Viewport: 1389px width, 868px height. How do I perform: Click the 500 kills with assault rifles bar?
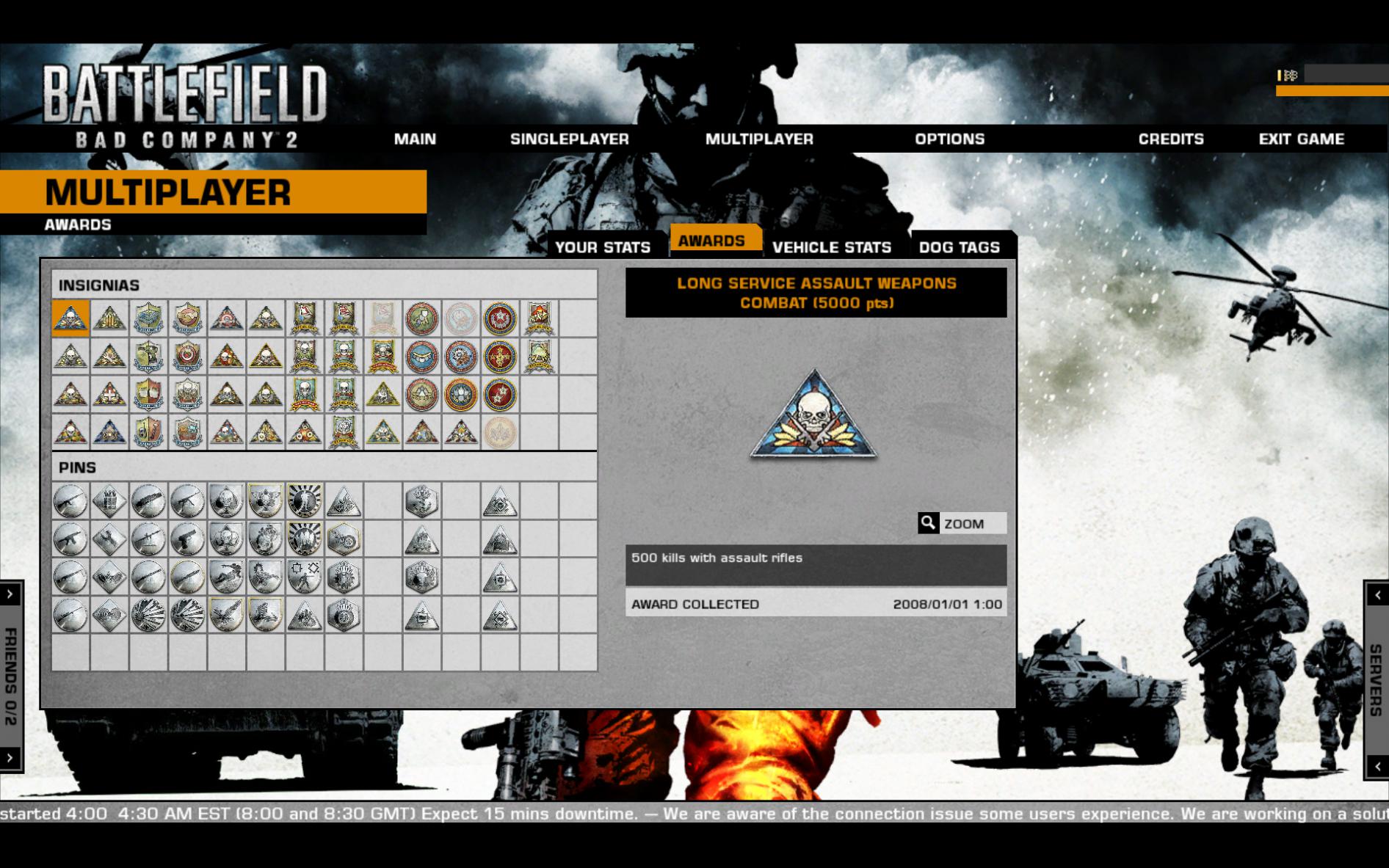point(817,558)
